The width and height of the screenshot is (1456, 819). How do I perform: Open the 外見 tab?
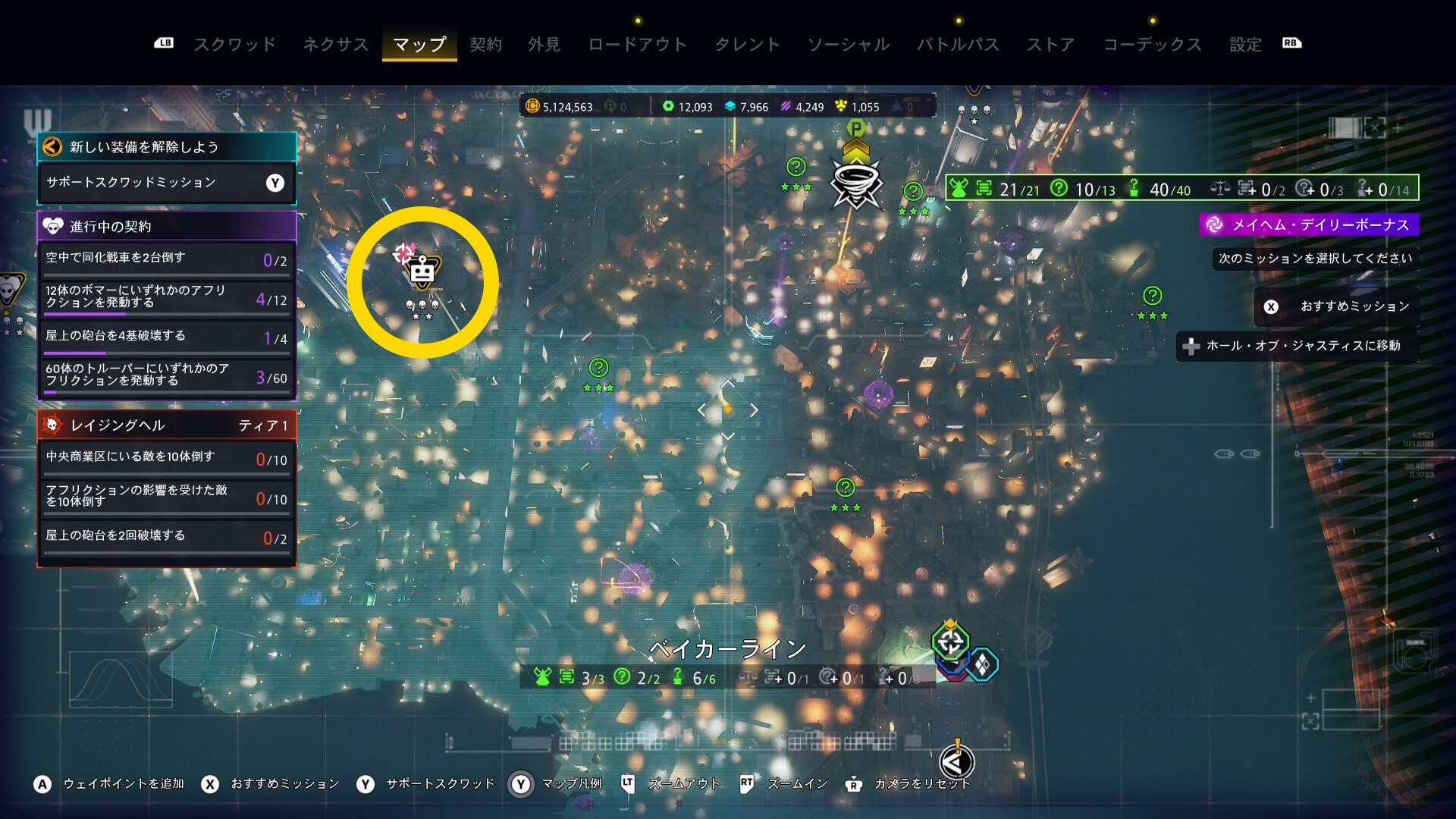coord(544,44)
